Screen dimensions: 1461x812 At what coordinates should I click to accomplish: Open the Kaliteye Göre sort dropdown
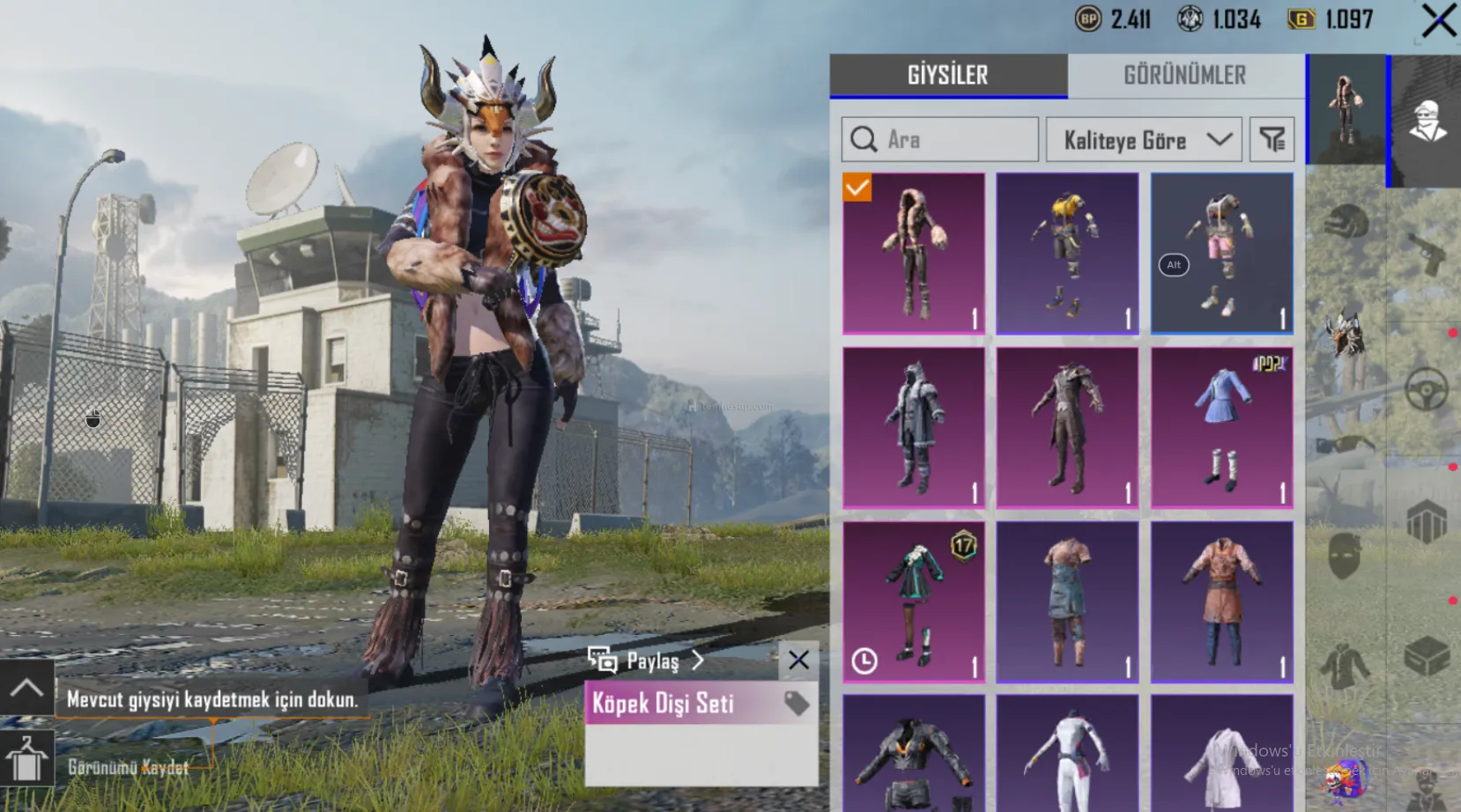[x=1143, y=140]
